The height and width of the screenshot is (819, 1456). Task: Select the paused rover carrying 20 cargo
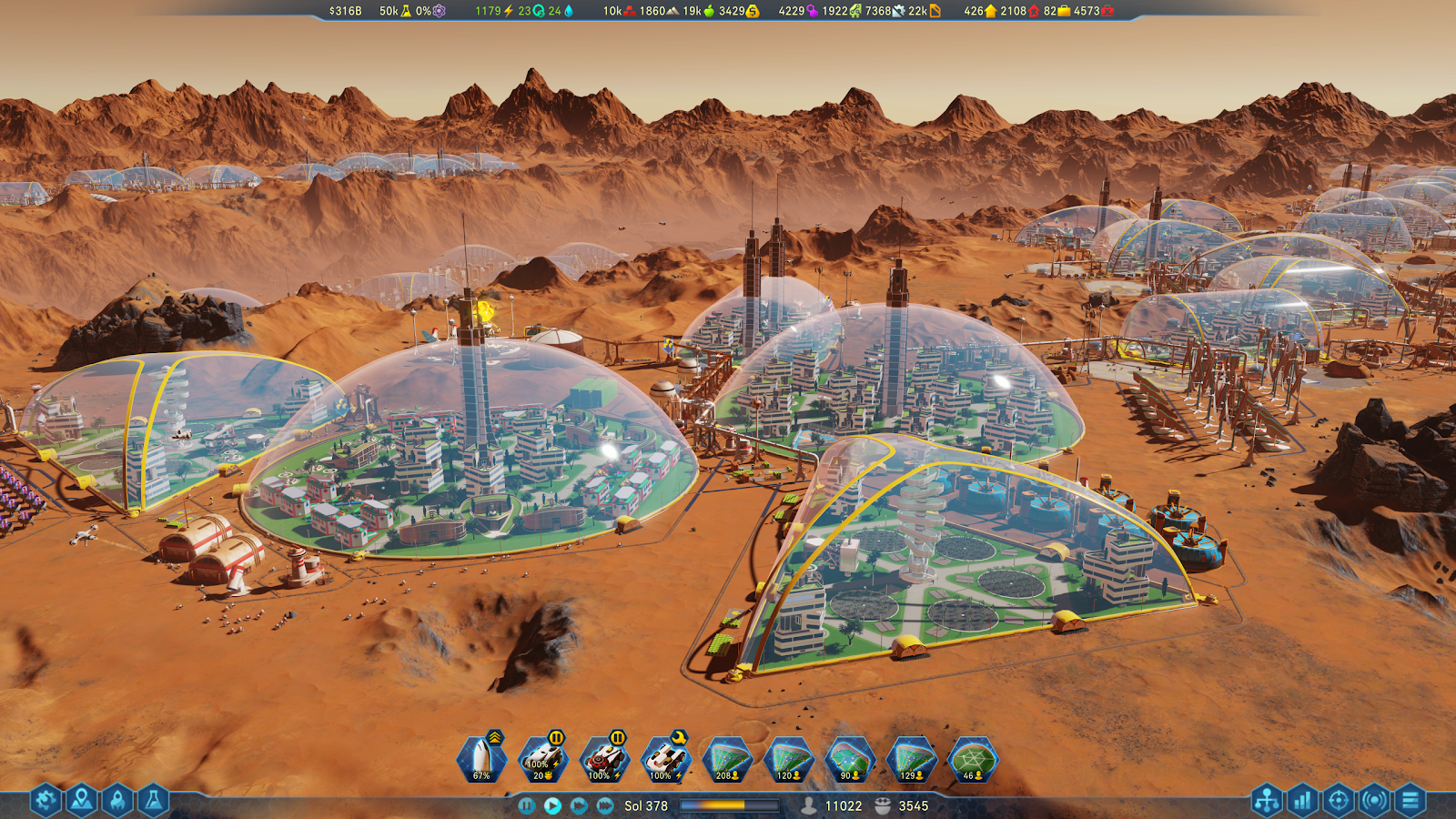pos(543,758)
